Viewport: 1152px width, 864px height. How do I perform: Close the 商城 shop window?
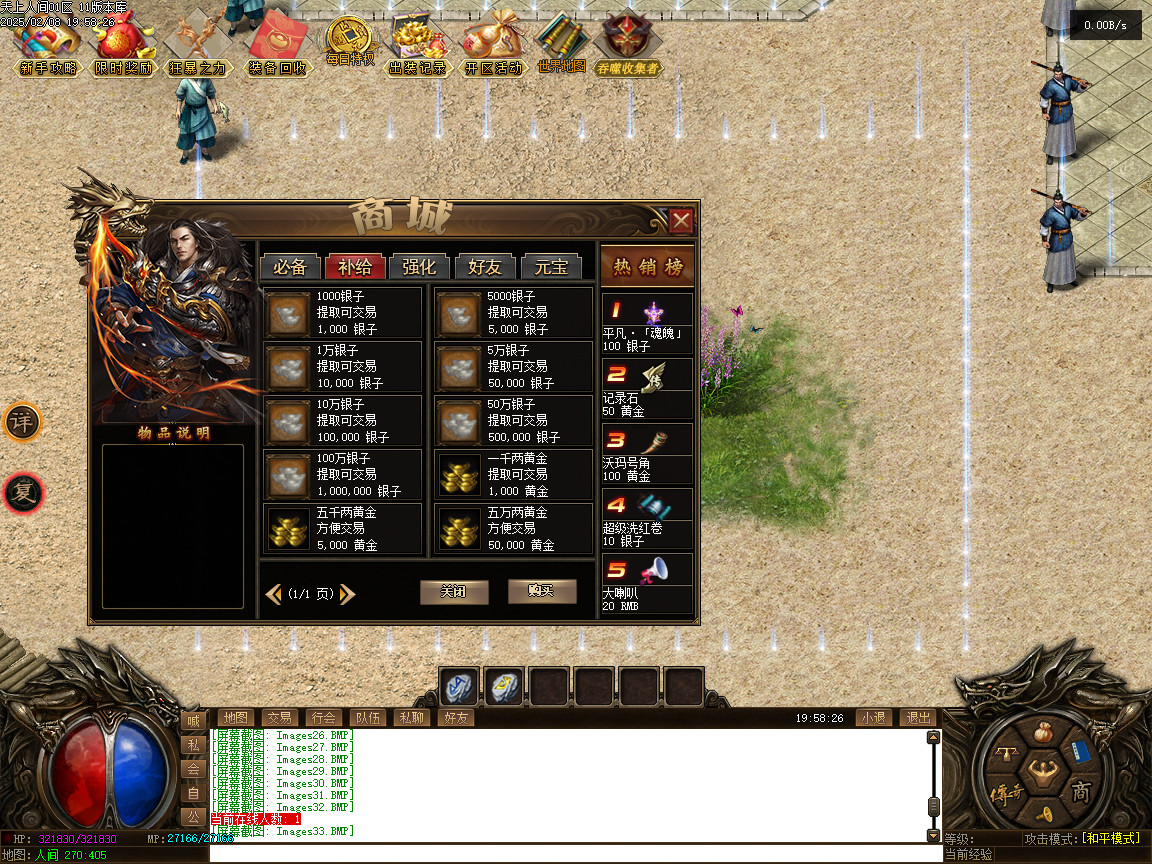pyautogui.click(x=681, y=220)
